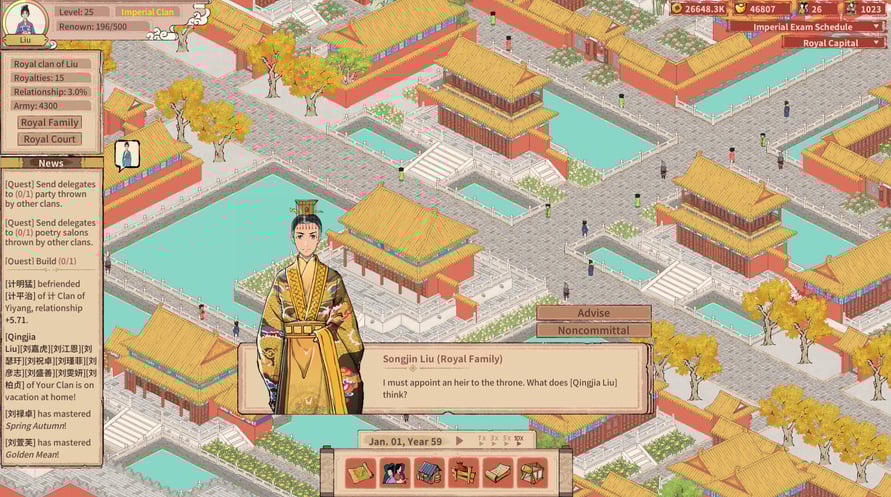Open the paper scroll records icon
The height and width of the screenshot is (497, 891).
click(497, 472)
